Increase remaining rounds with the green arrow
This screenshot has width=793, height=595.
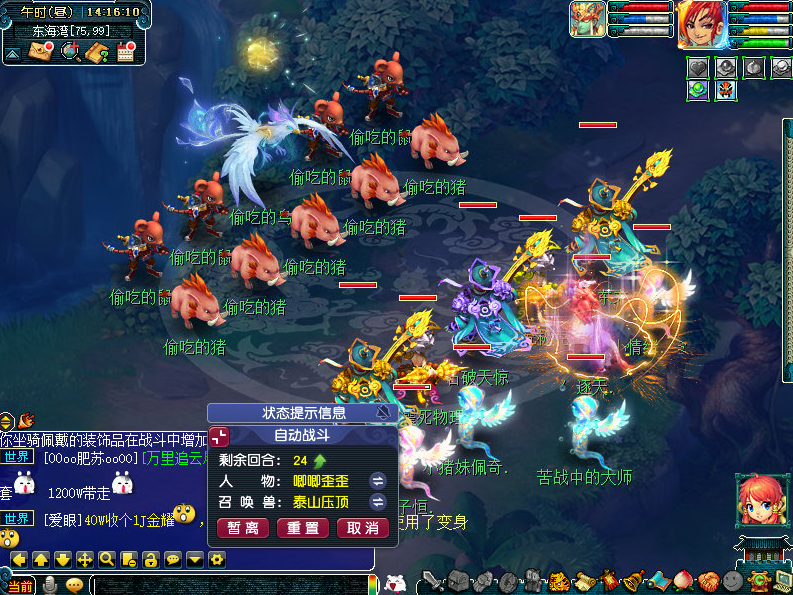point(320,461)
